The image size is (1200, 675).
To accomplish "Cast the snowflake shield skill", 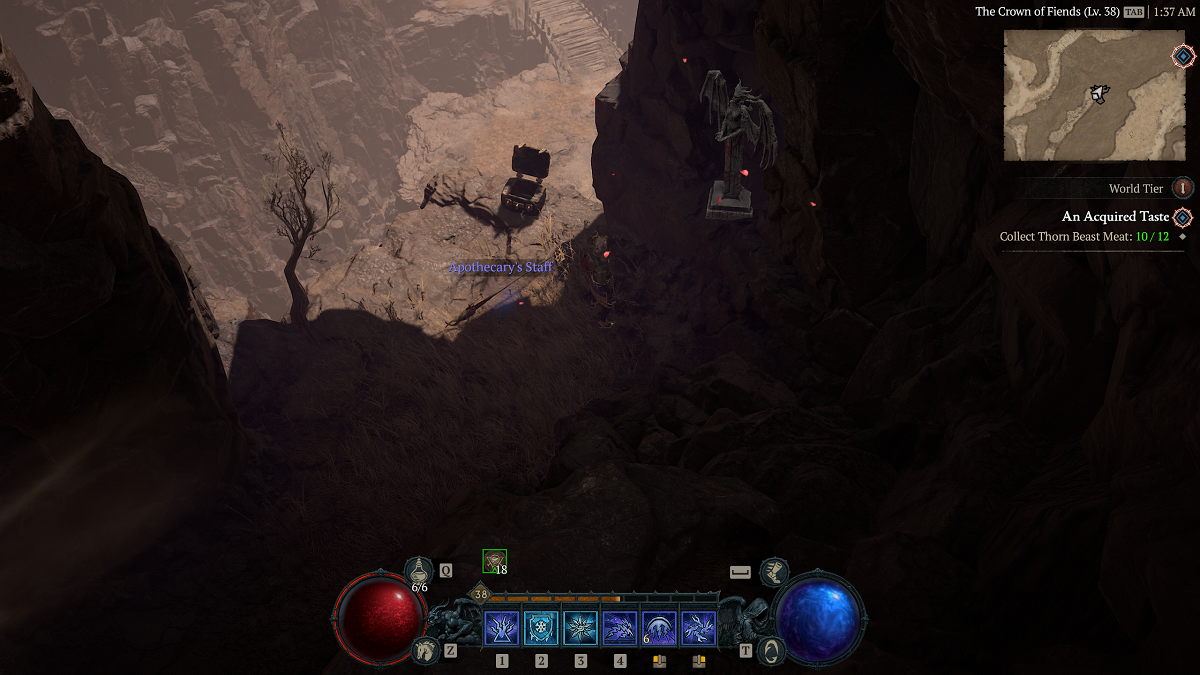I will (x=541, y=628).
